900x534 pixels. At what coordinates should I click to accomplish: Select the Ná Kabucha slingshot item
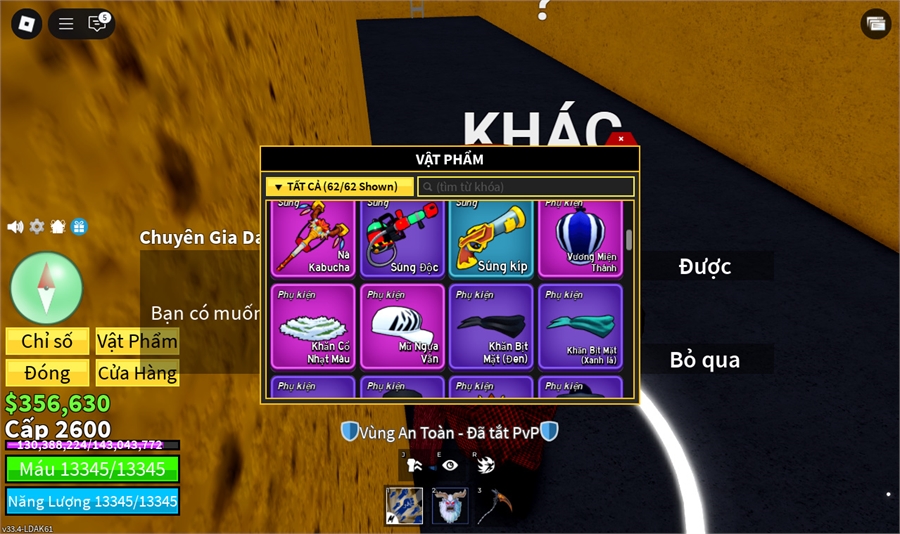[x=313, y=238]
